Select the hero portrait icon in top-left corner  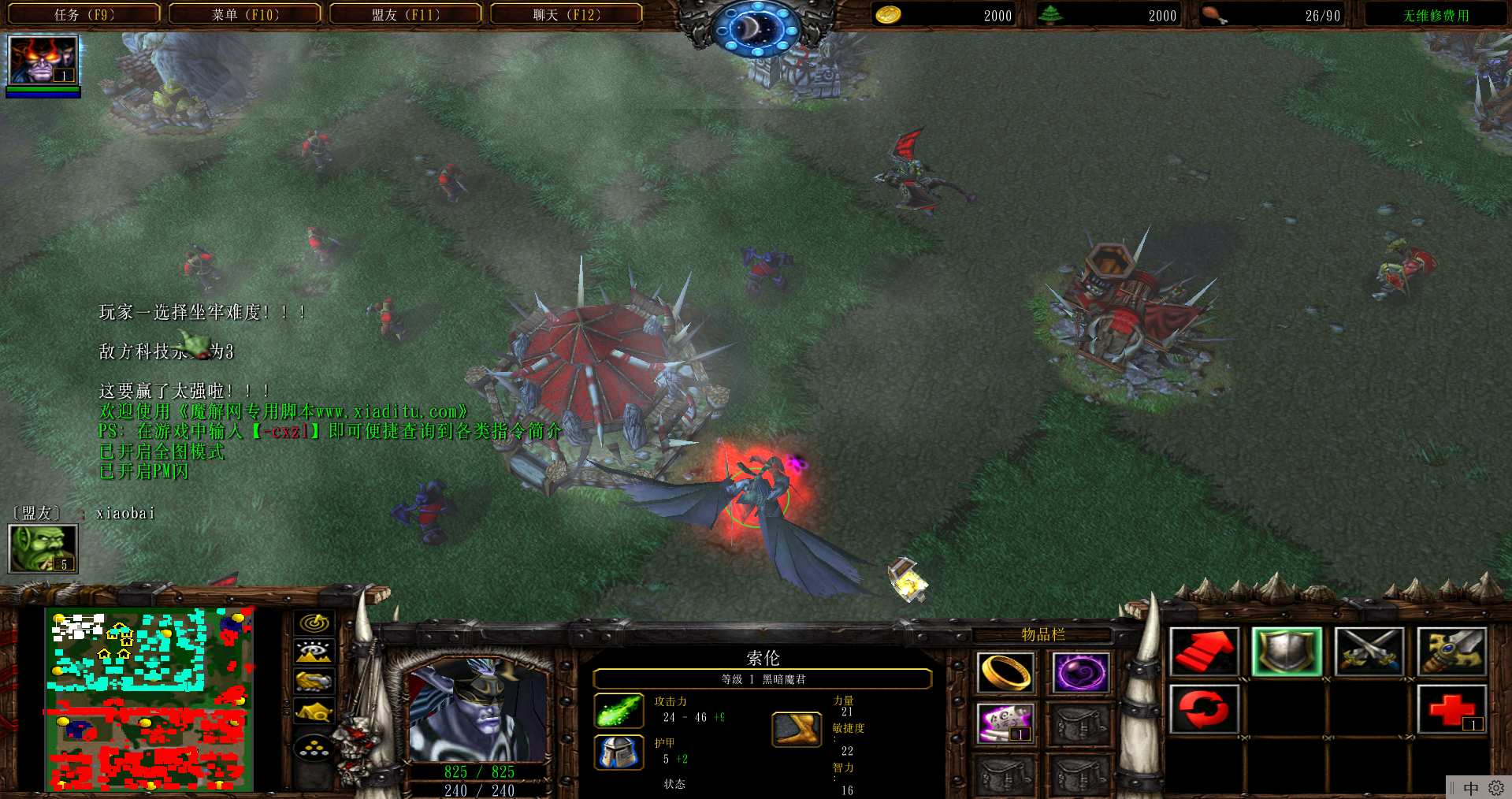(43, 61)
